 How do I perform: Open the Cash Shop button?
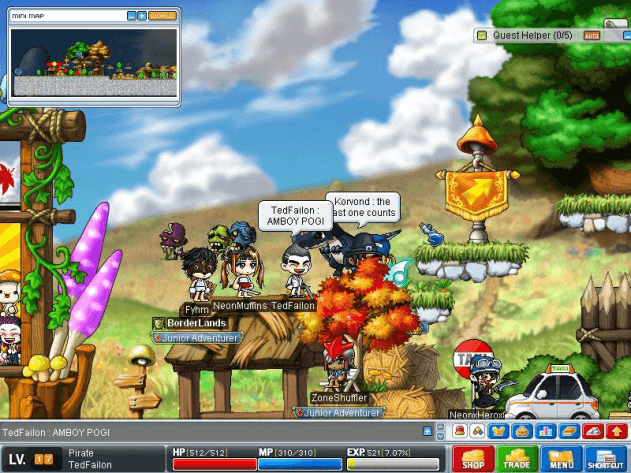(474, 459)
